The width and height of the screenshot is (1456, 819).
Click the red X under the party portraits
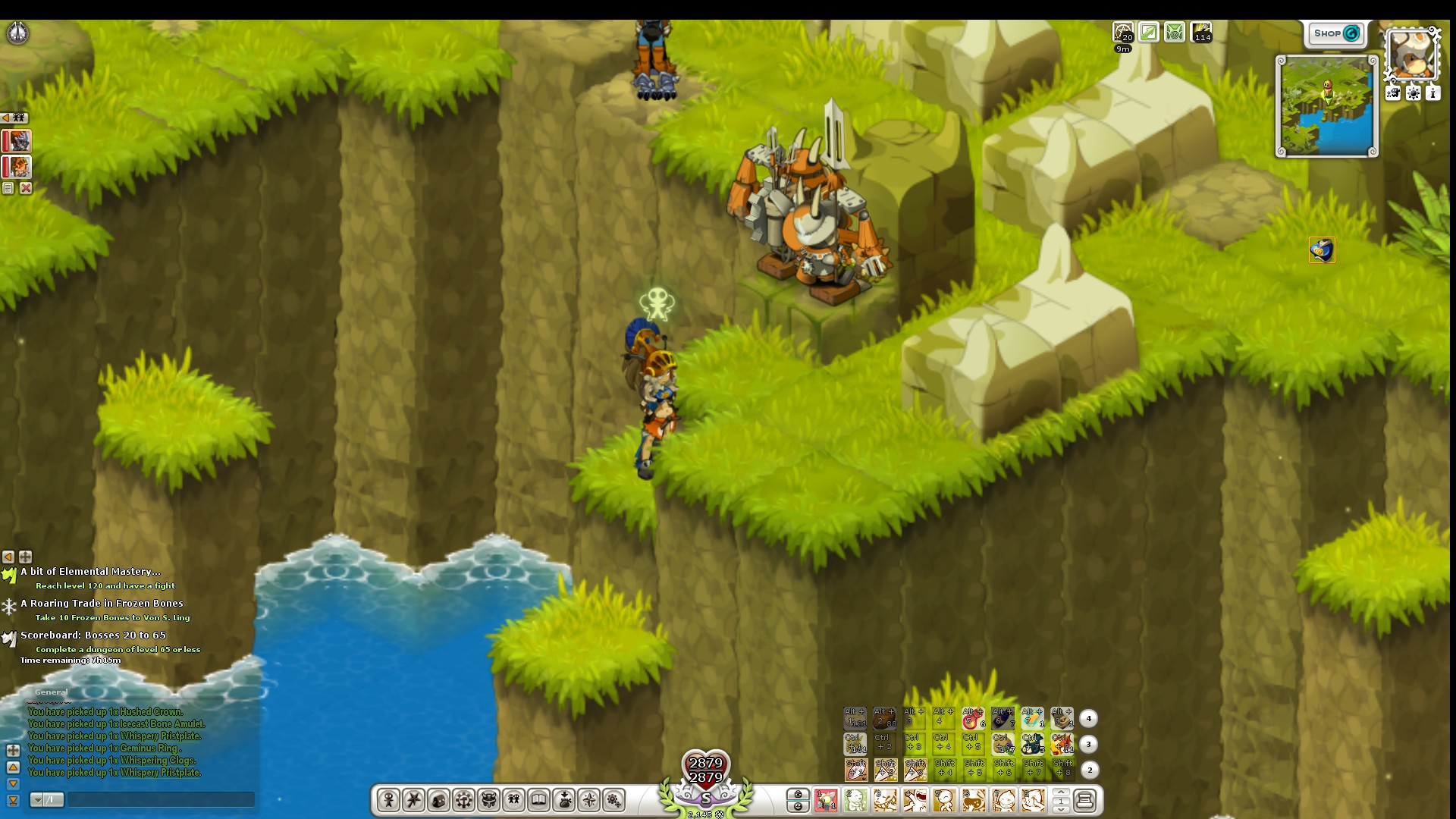(x=27, y=188)
